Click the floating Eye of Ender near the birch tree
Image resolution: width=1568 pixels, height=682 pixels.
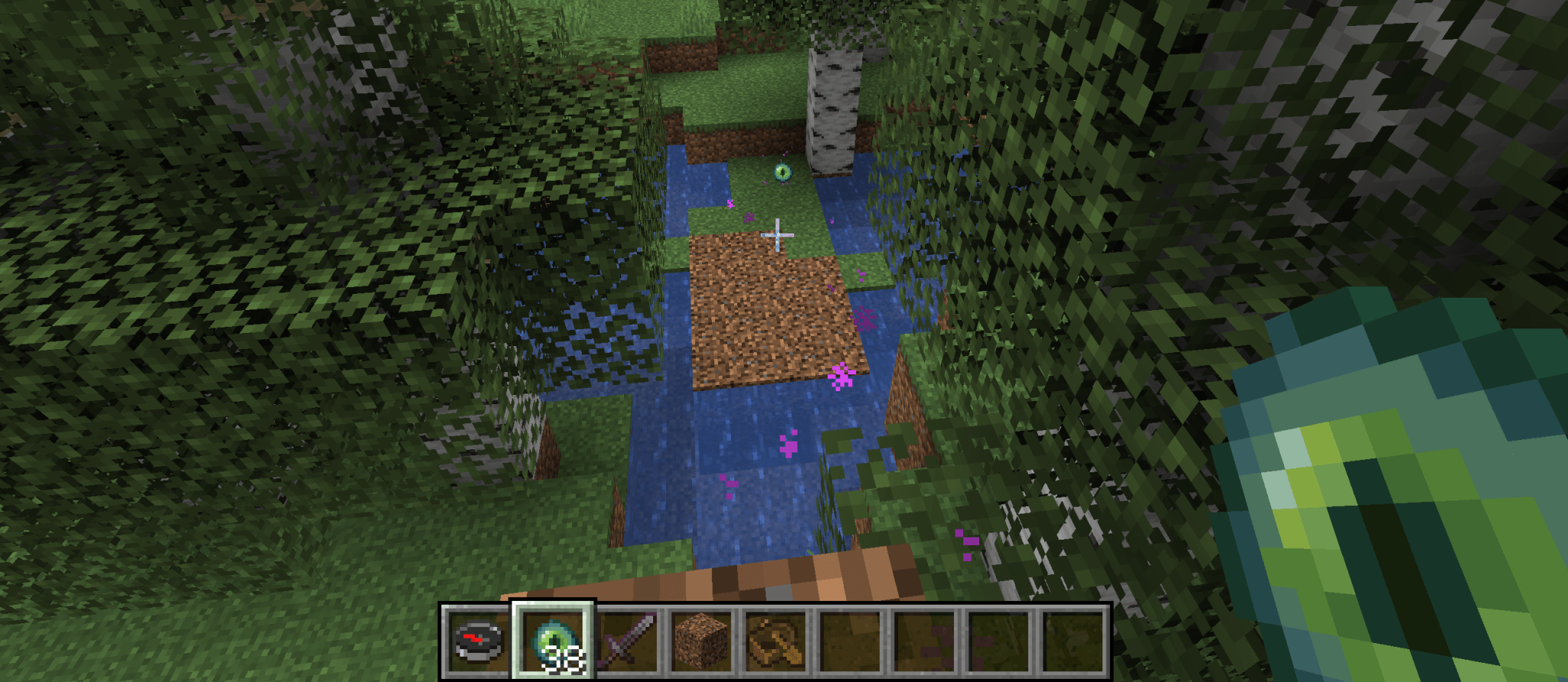[784, 174]
